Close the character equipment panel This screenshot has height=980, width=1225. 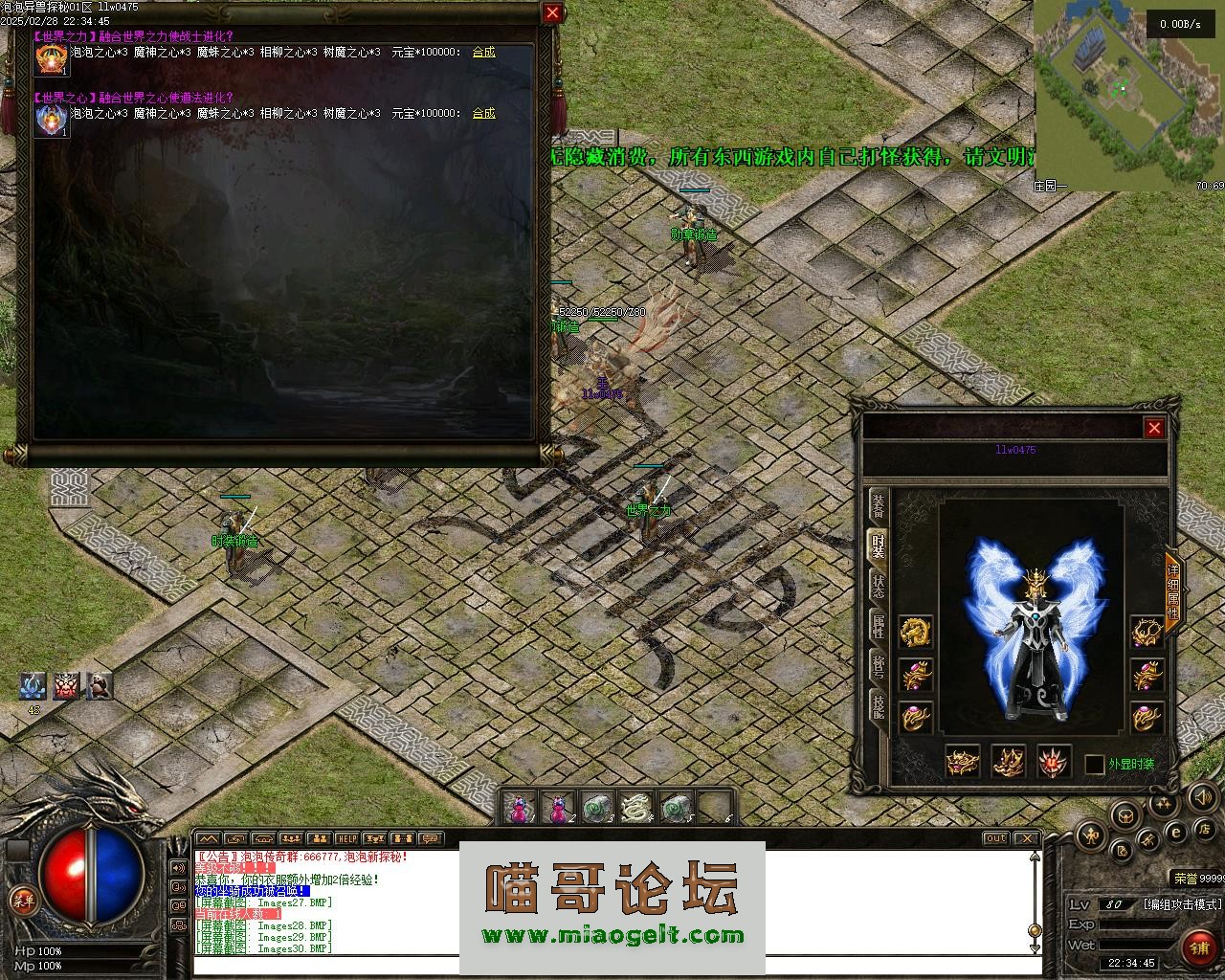(1154, 428)
